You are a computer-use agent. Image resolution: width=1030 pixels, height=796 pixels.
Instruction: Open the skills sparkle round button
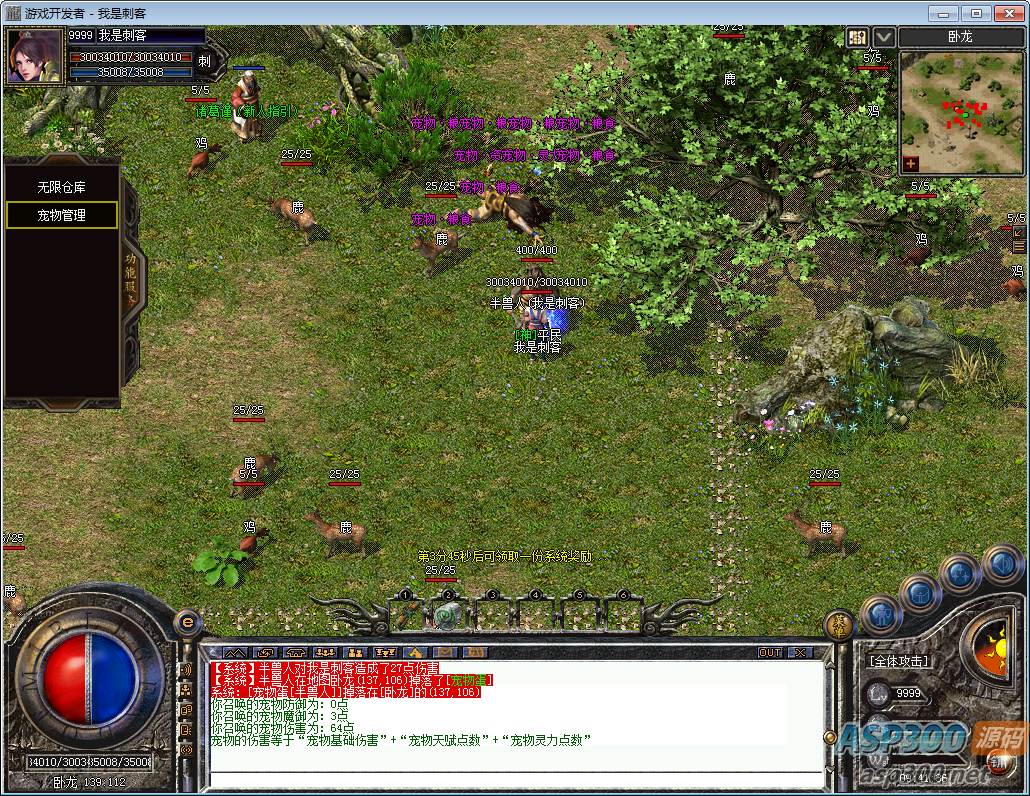click(x=959, y=574)
